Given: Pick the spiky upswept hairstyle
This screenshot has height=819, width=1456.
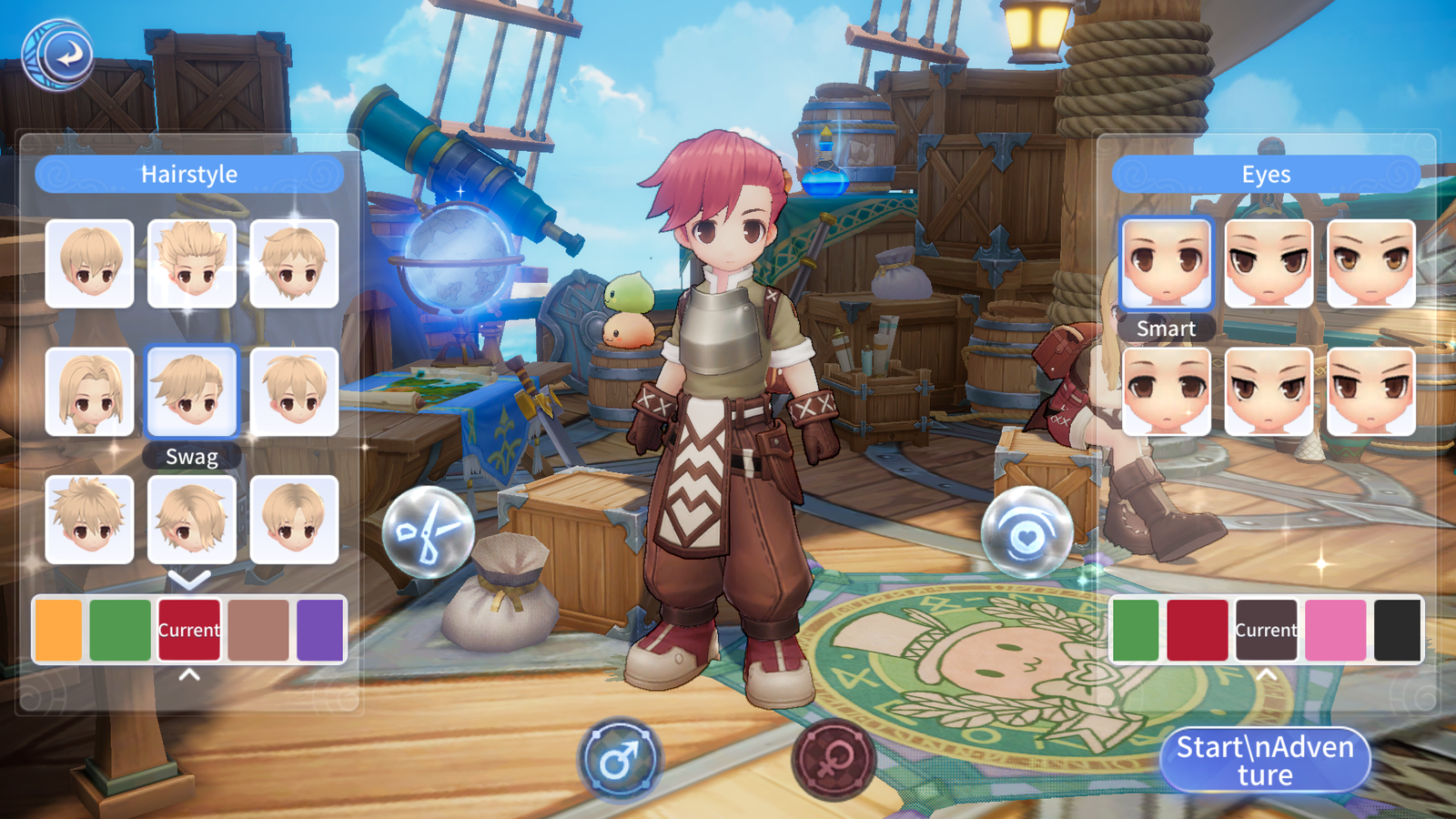Looking at the screenshot, I should [x=192, y=263].
